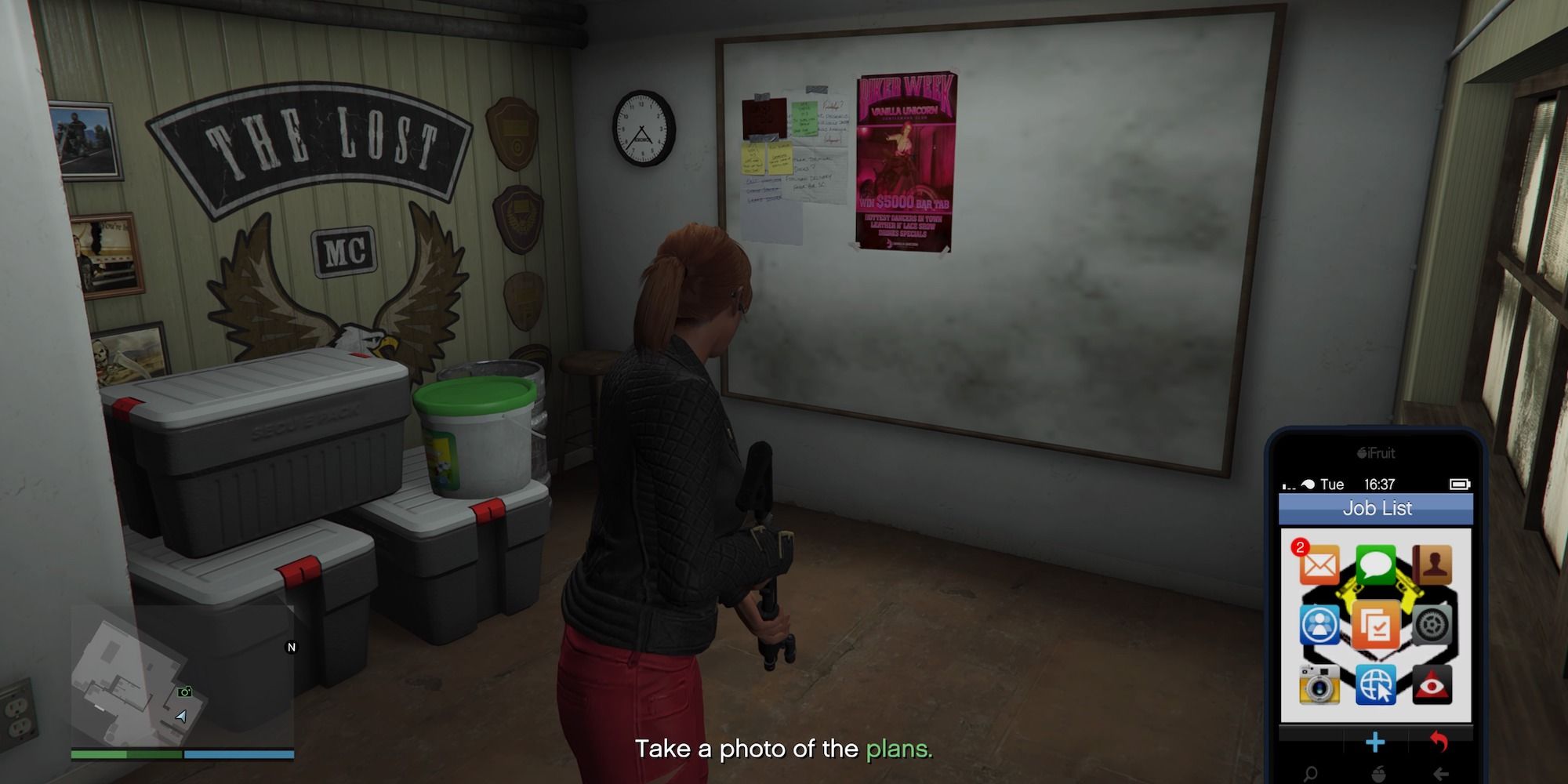Click the red unread mail badge
The image size is (1568, 784).
[1299, 548]
